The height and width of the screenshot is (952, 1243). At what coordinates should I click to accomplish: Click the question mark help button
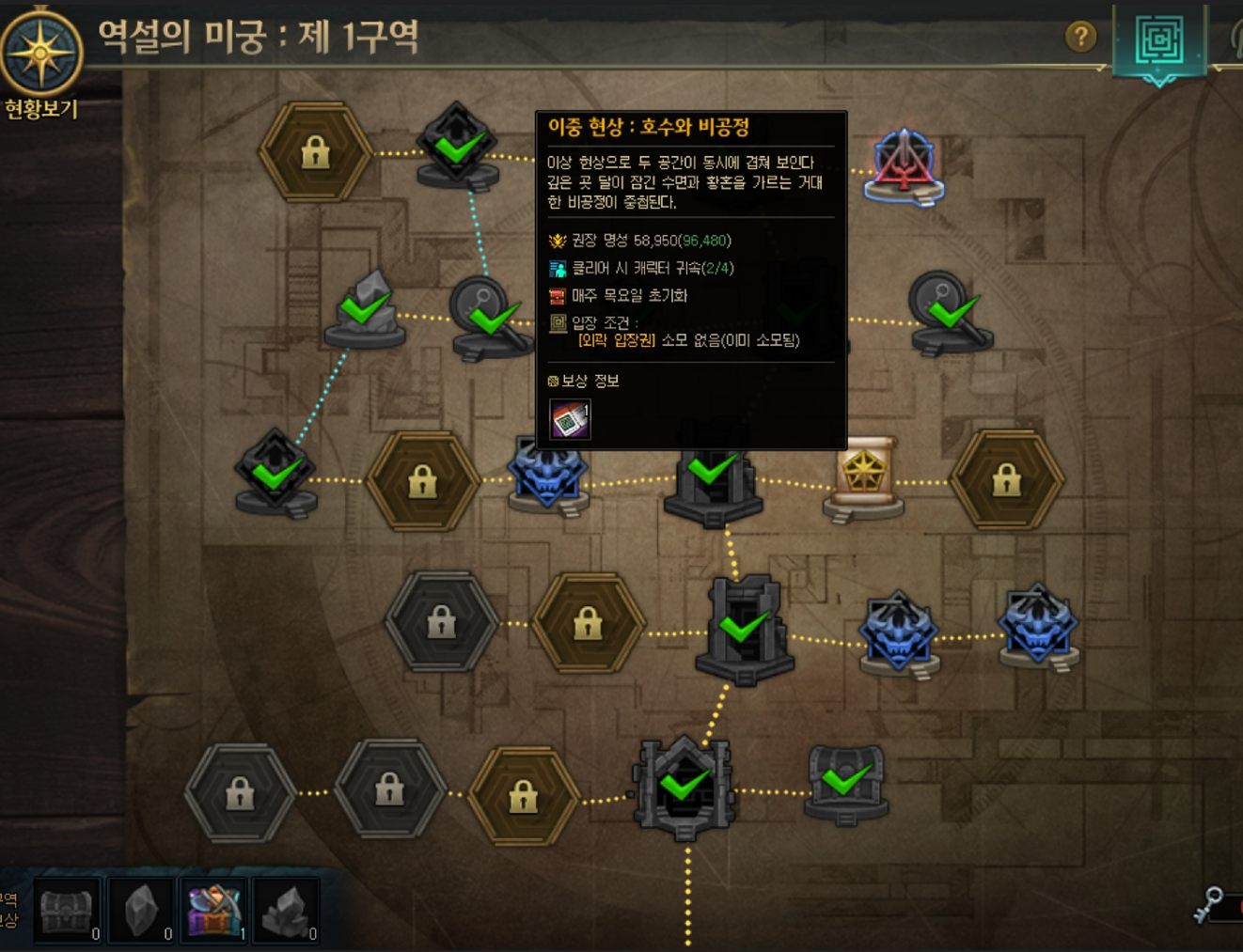coord(1080,37)
